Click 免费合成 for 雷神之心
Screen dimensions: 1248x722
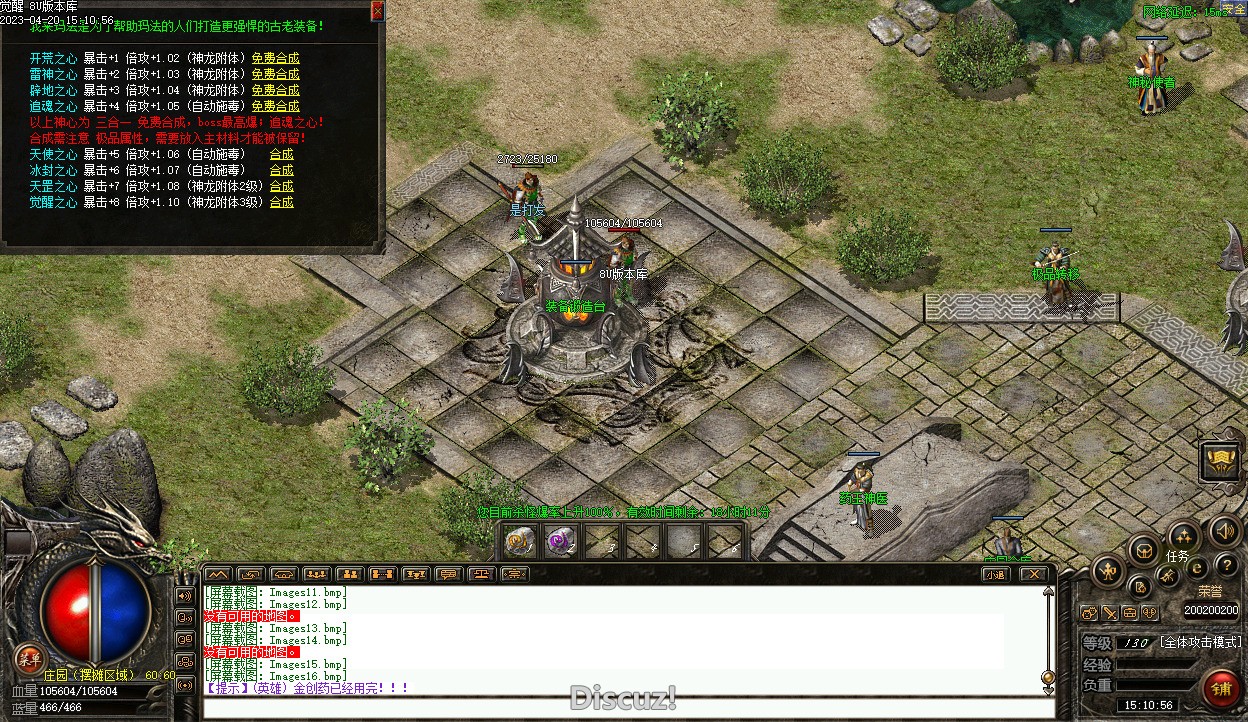coord(275,74)
